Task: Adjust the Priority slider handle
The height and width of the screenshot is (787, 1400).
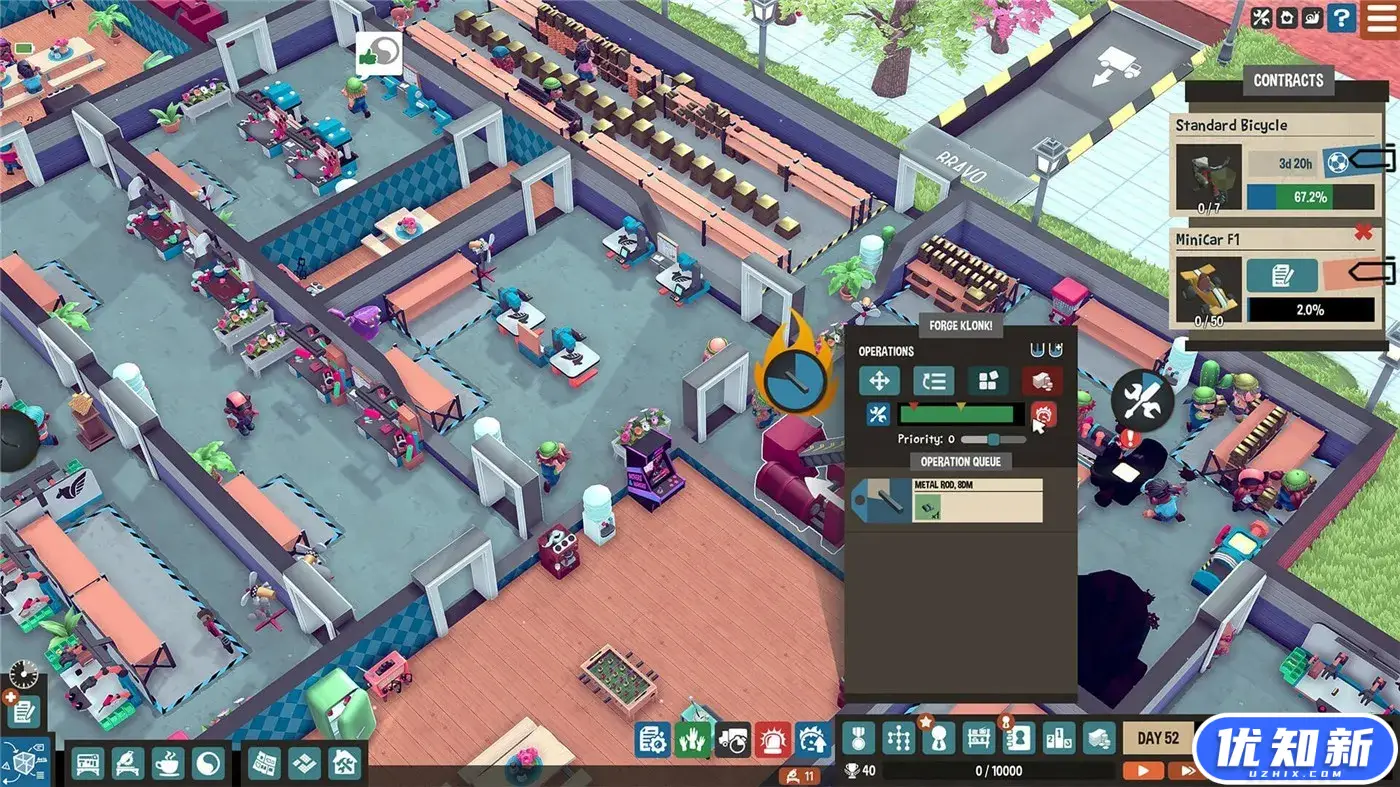Action: pos(993,439)
